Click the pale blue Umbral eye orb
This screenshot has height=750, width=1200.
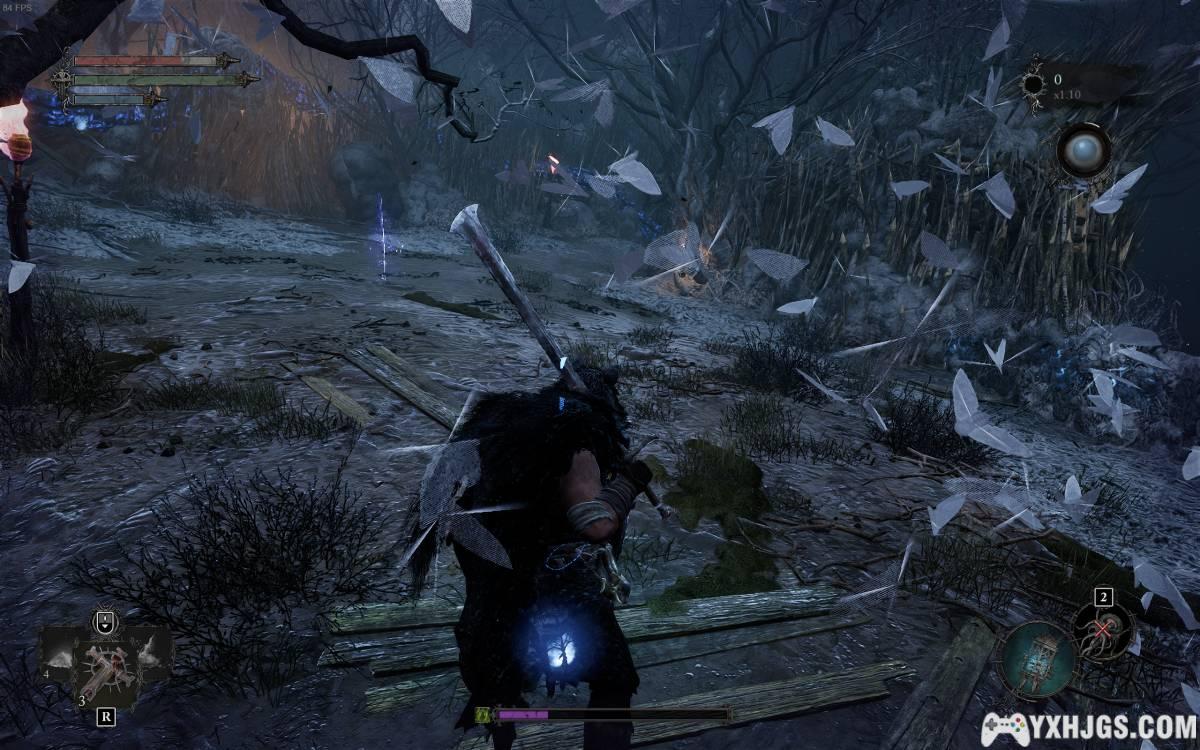pos(1084,152)
